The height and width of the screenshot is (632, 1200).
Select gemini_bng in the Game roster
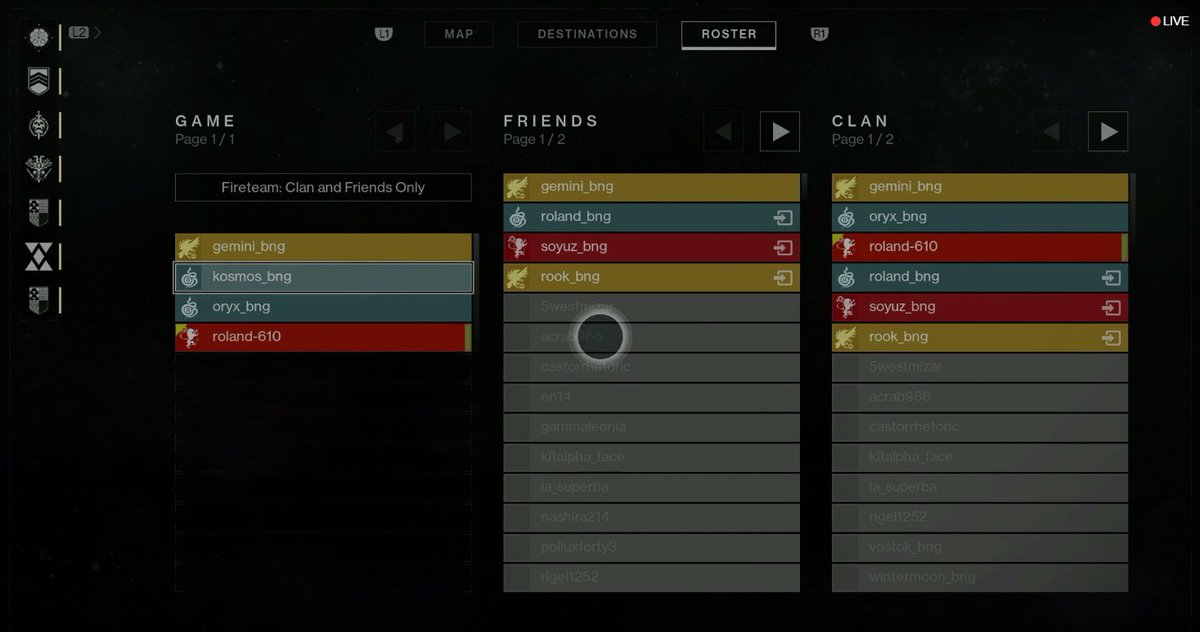click(323, 247)
